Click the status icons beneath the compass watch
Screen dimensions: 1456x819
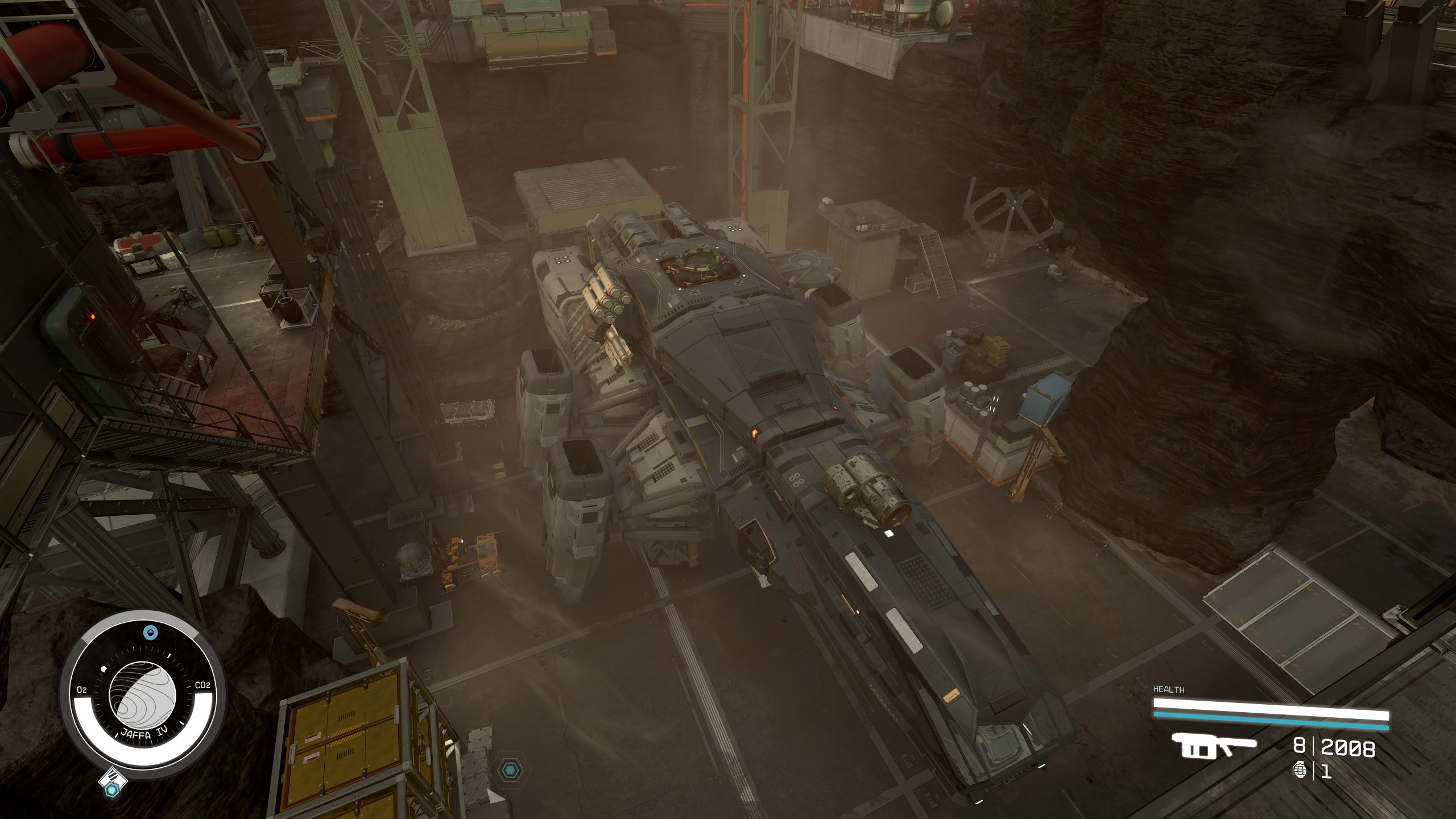point(112,783)
